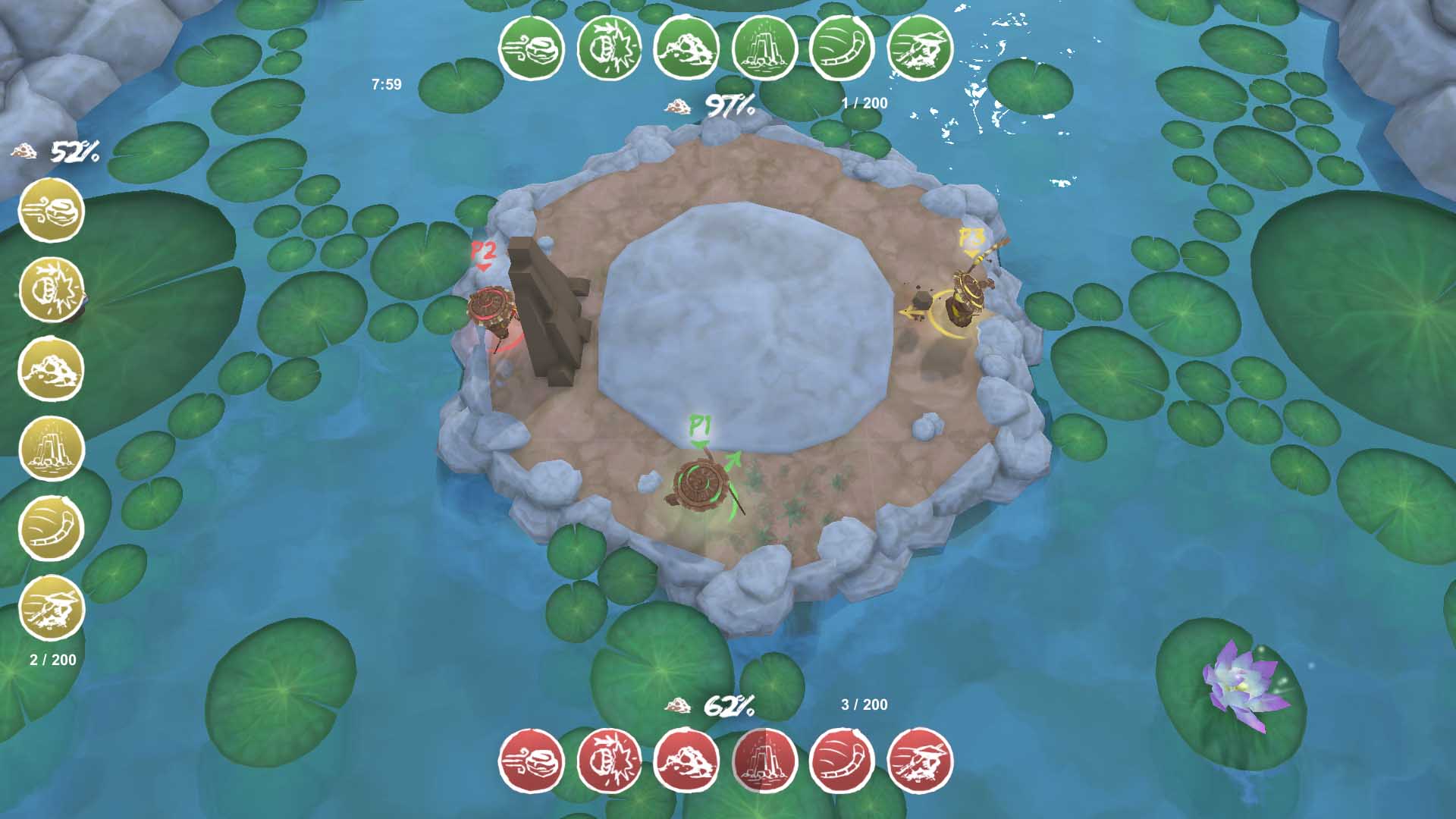Click the green curved tail swipe ability
Viewport: 1456px width, 819px height.
coord(842,48)
